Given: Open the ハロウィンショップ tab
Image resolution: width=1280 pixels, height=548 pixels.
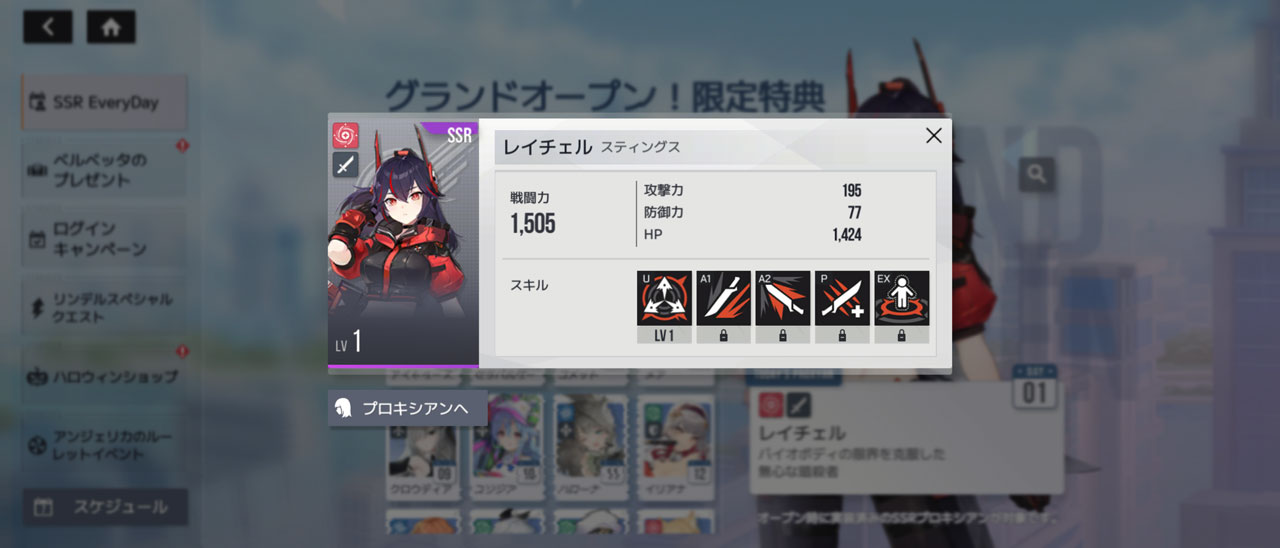Looking at the screenshot, I should click(104, 377).
